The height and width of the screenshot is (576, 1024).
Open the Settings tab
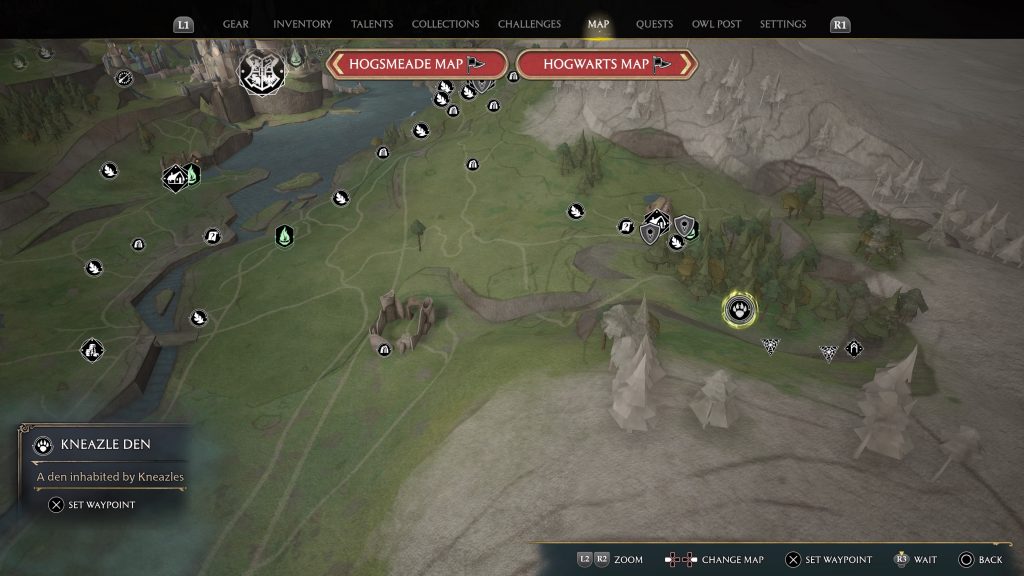(x=783, y=24)
